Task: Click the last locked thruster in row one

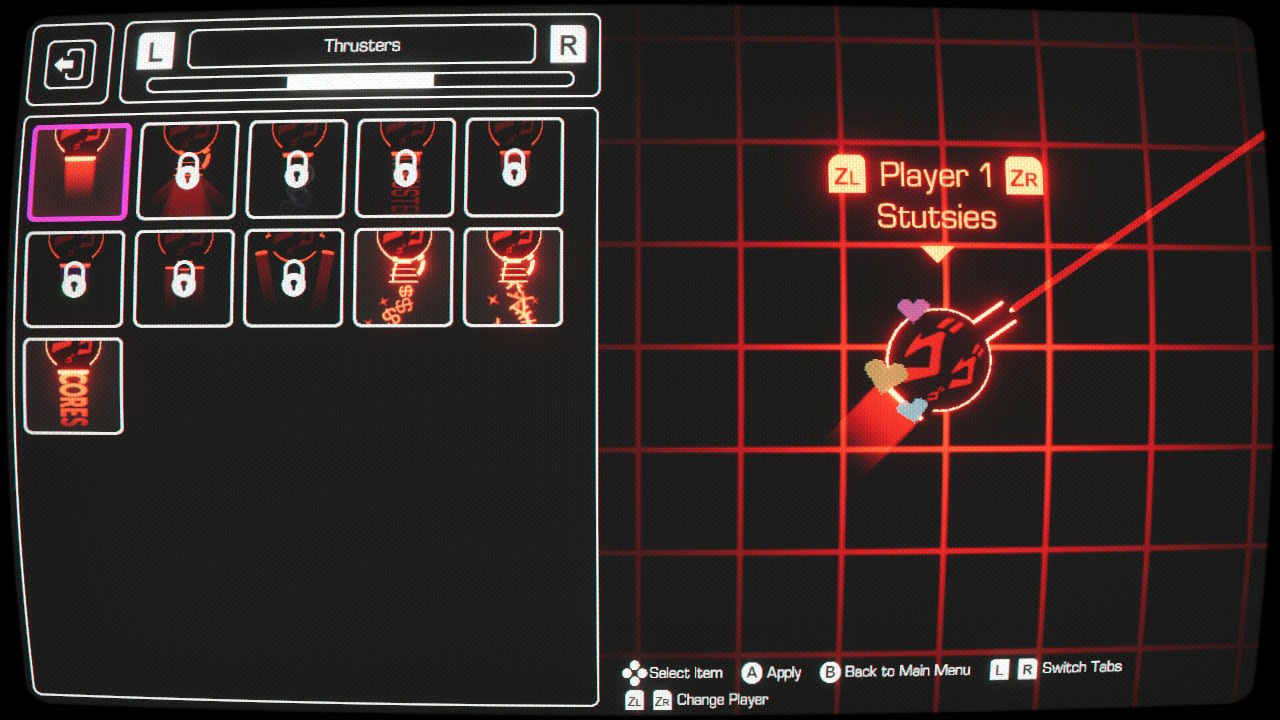Action: [513, 168]
